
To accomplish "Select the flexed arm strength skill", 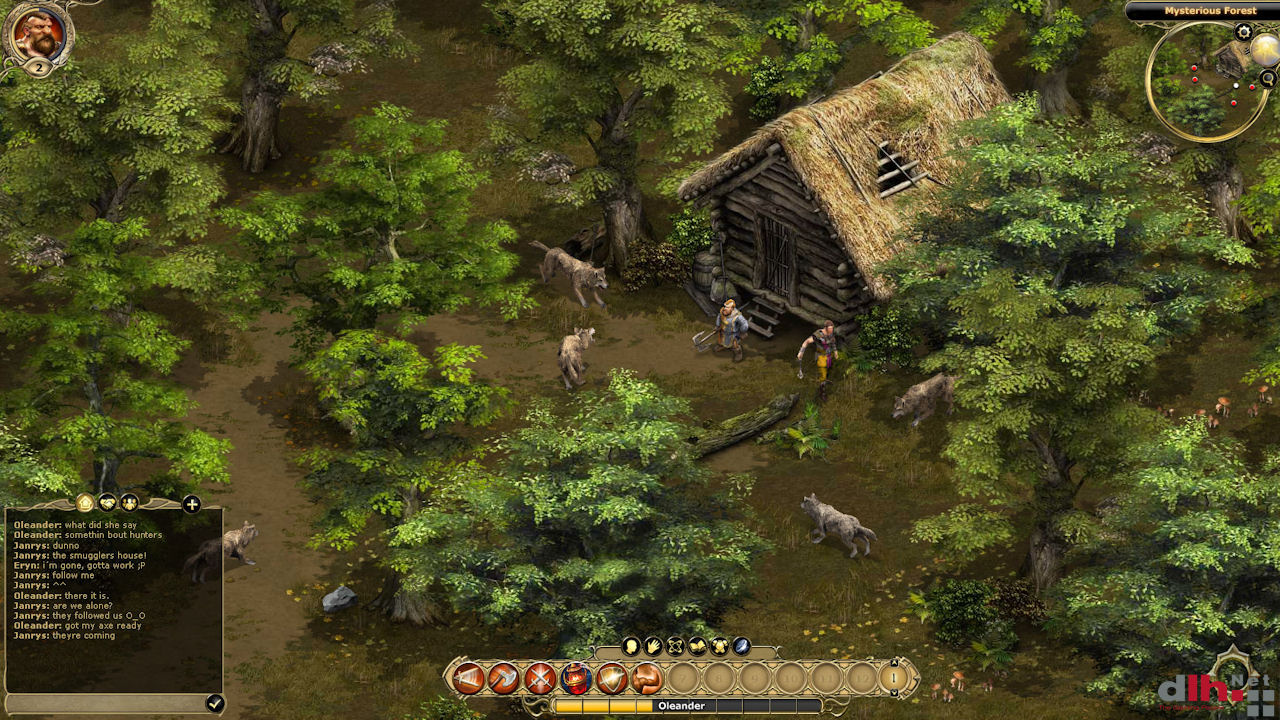I will pyautogui.click(x=647, y=679).
